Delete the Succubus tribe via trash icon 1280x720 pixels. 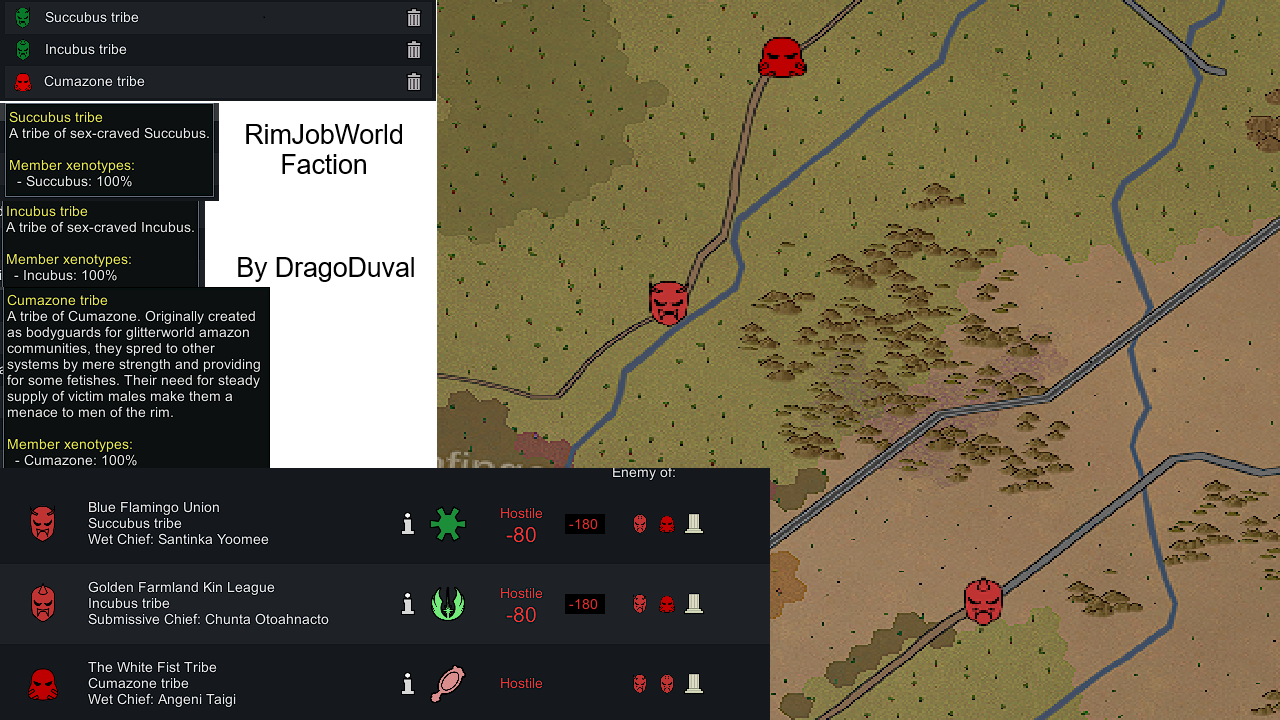tap(413, 17)
